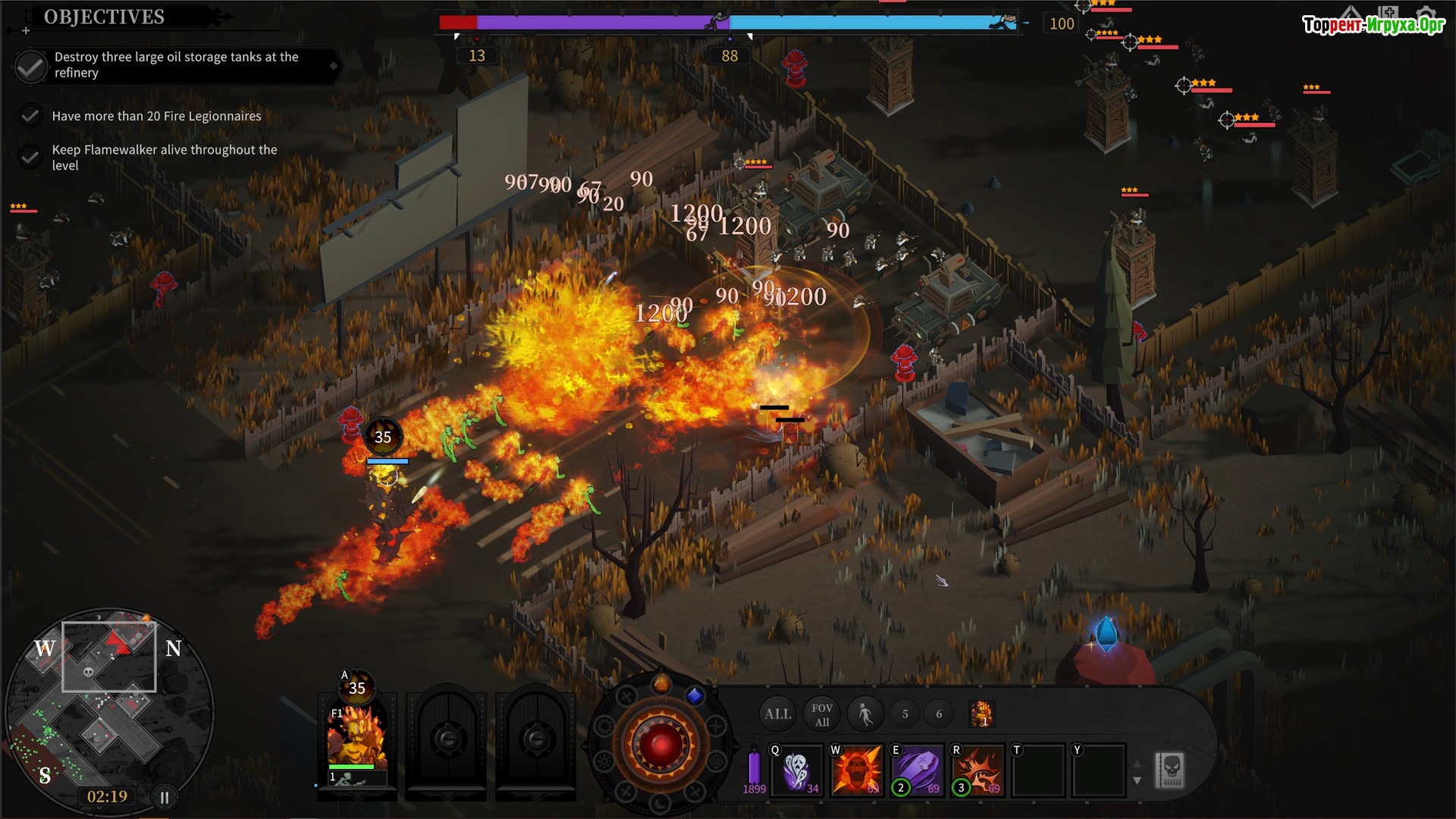Screen dimensions: 1456x819
Task: Click the ALL units selection button
Action: (777, 714)
